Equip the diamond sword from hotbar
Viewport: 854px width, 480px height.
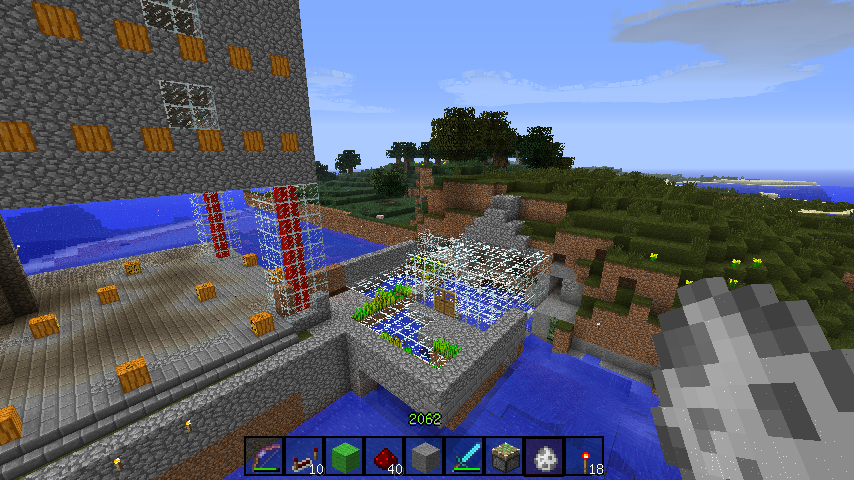tap(465, 456)
